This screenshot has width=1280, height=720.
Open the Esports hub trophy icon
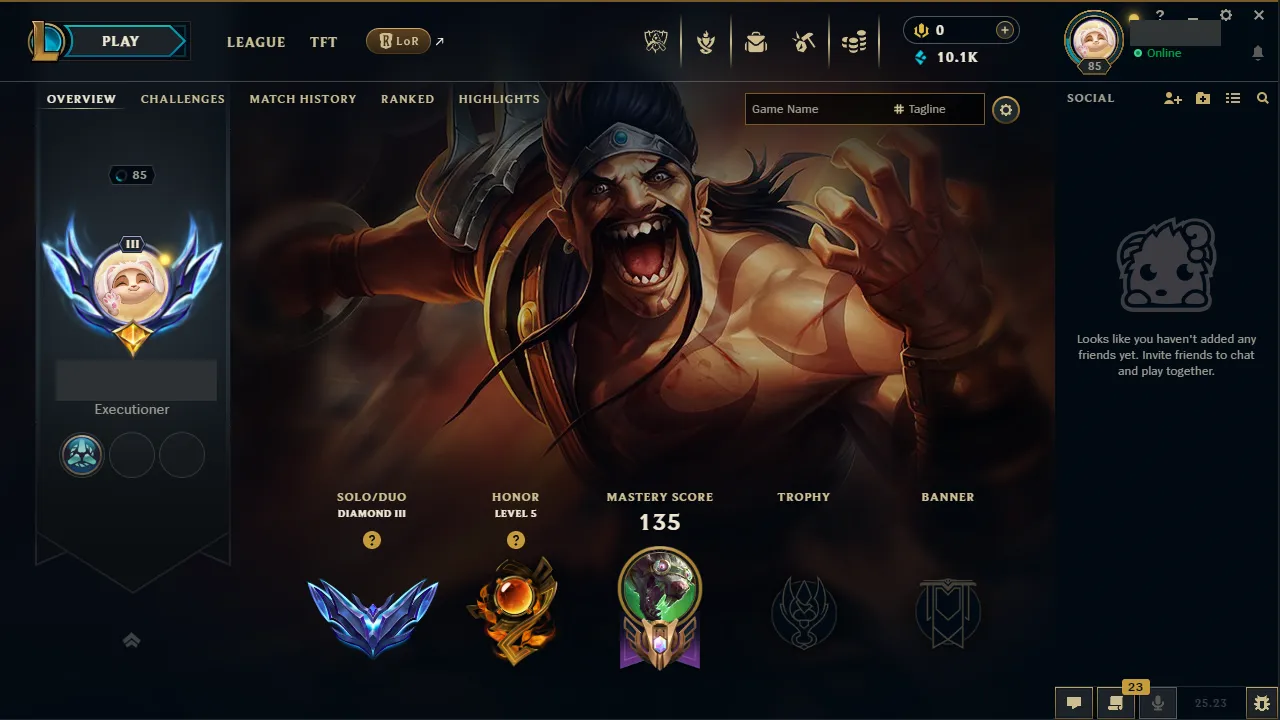pyautogui.click(x=656, y=41)
